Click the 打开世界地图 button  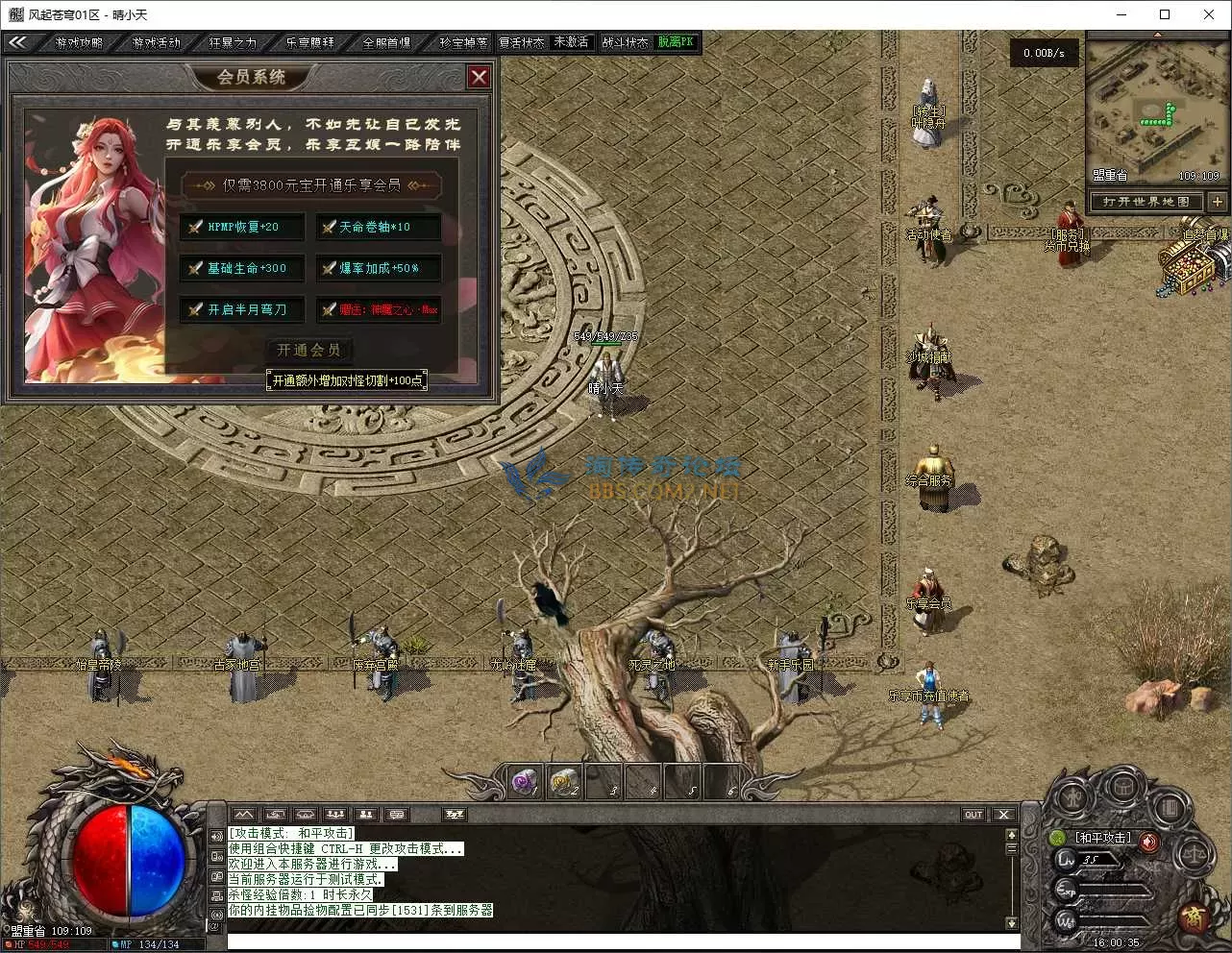pyautogui.click(x=1146, y=202)
